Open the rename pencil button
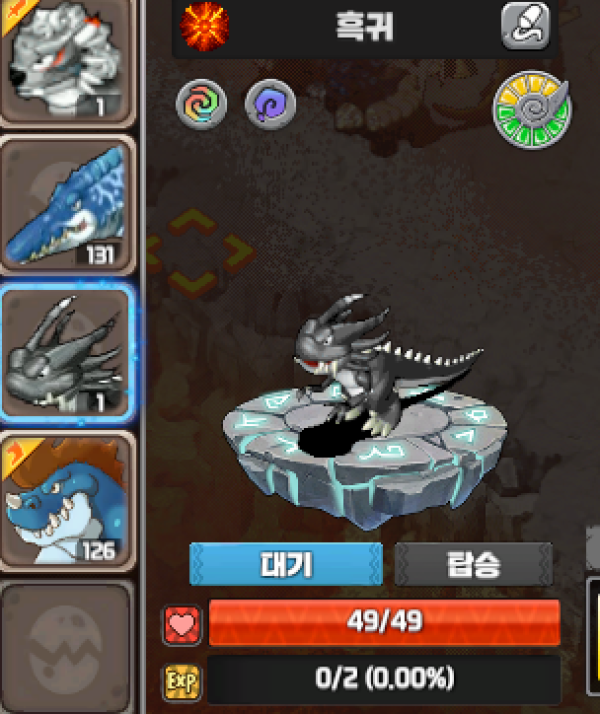This screenshot has width=600, height=714. click(525, 26)
